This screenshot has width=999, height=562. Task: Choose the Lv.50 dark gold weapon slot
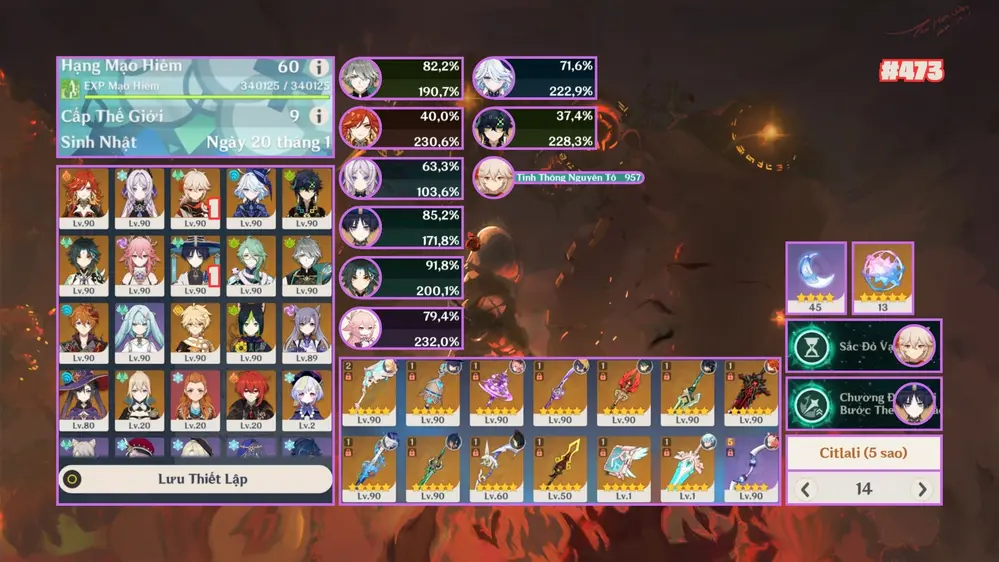559,467
